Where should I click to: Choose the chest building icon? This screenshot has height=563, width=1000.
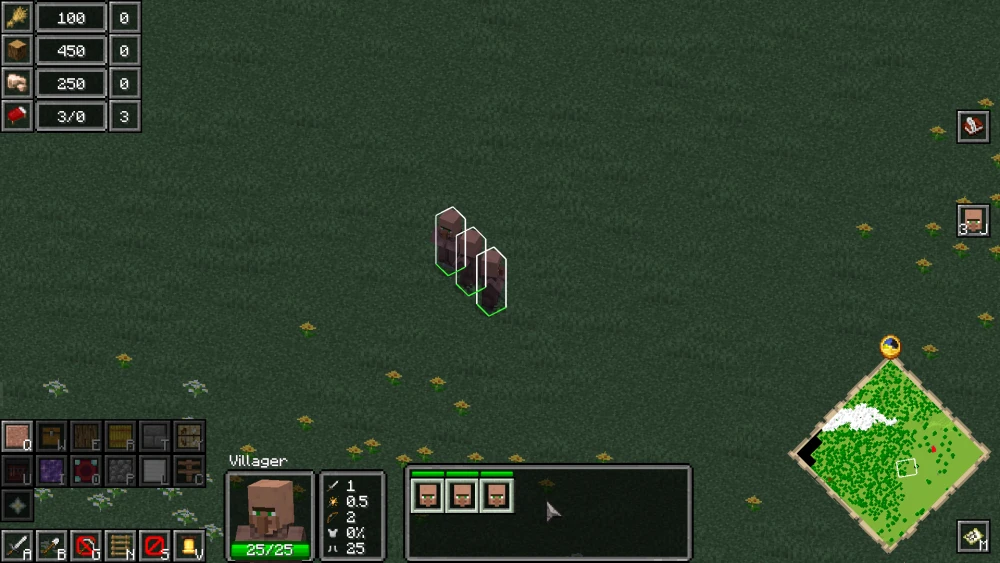(x=52, y=437)
